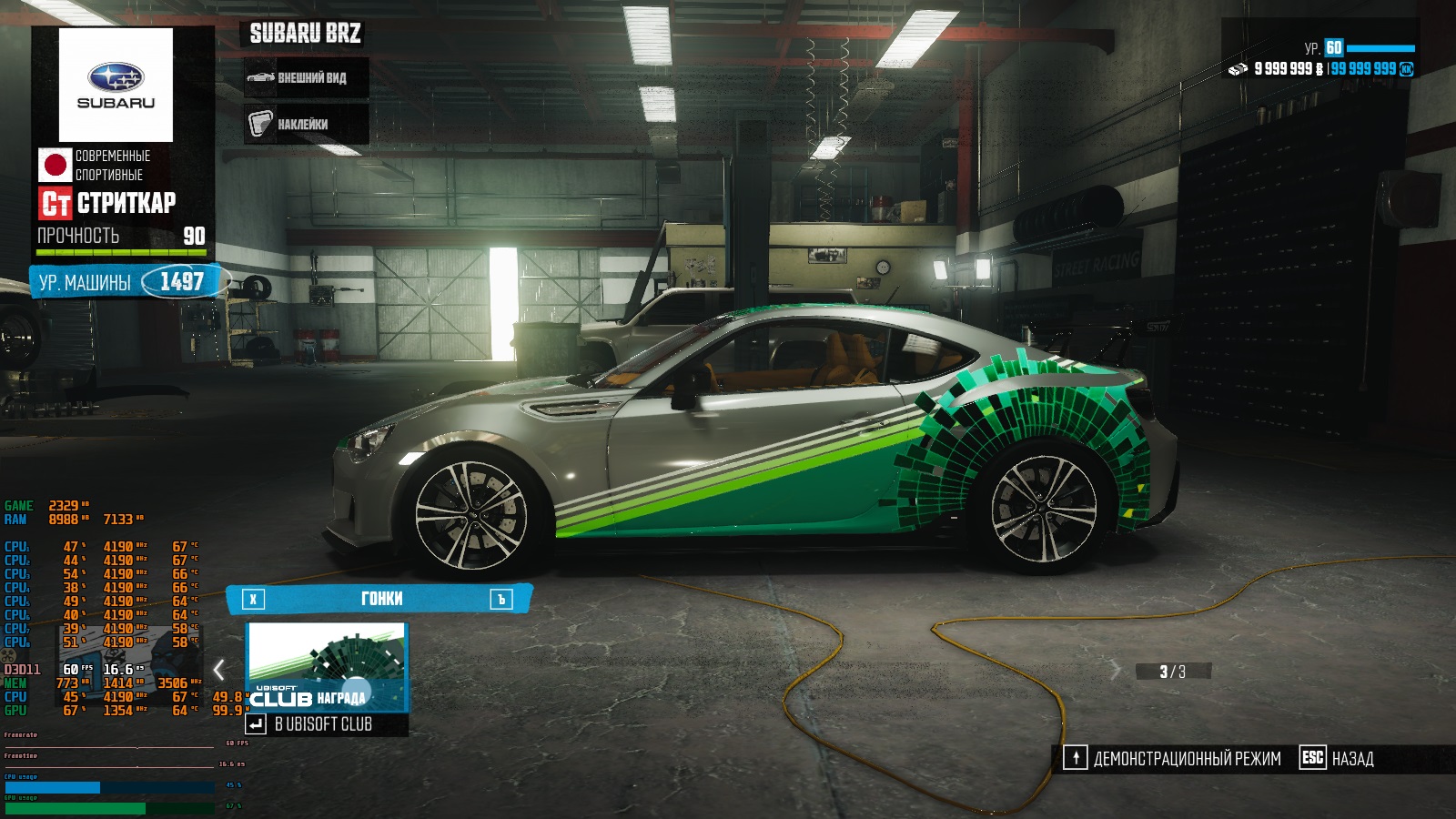This screenshot has width=1456, height=819.
Task: Select the Наклейки menu entry
Action: tap(306, 124)
